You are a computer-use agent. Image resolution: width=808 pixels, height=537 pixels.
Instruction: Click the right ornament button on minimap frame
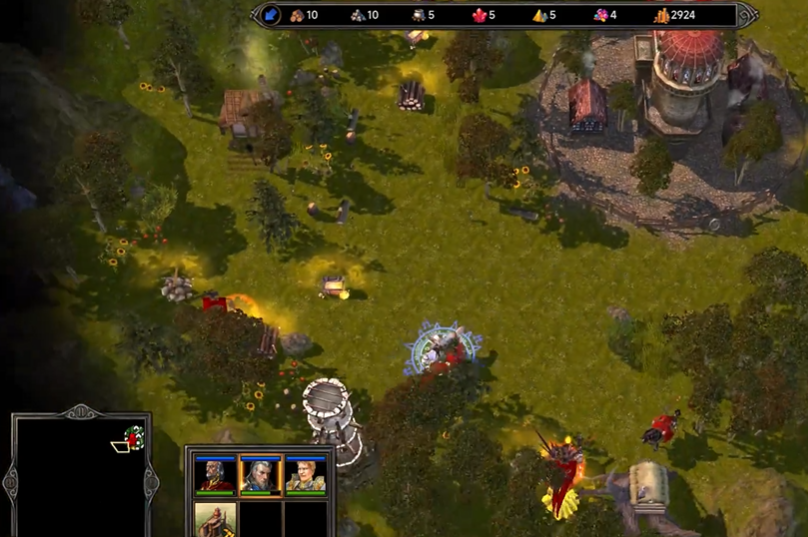click(151, 482)
